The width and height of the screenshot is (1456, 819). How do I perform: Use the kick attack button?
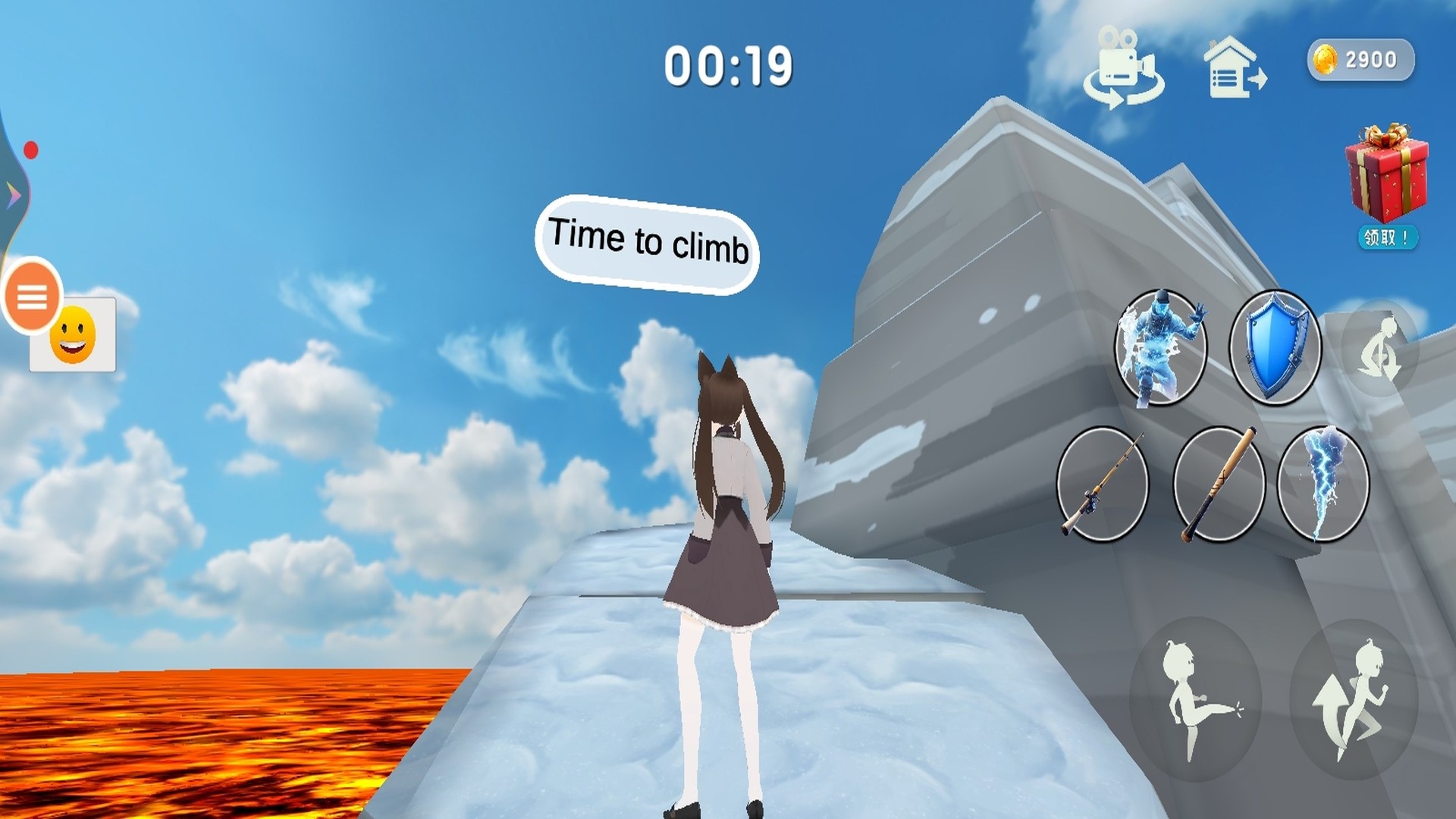click(1195, 698)
